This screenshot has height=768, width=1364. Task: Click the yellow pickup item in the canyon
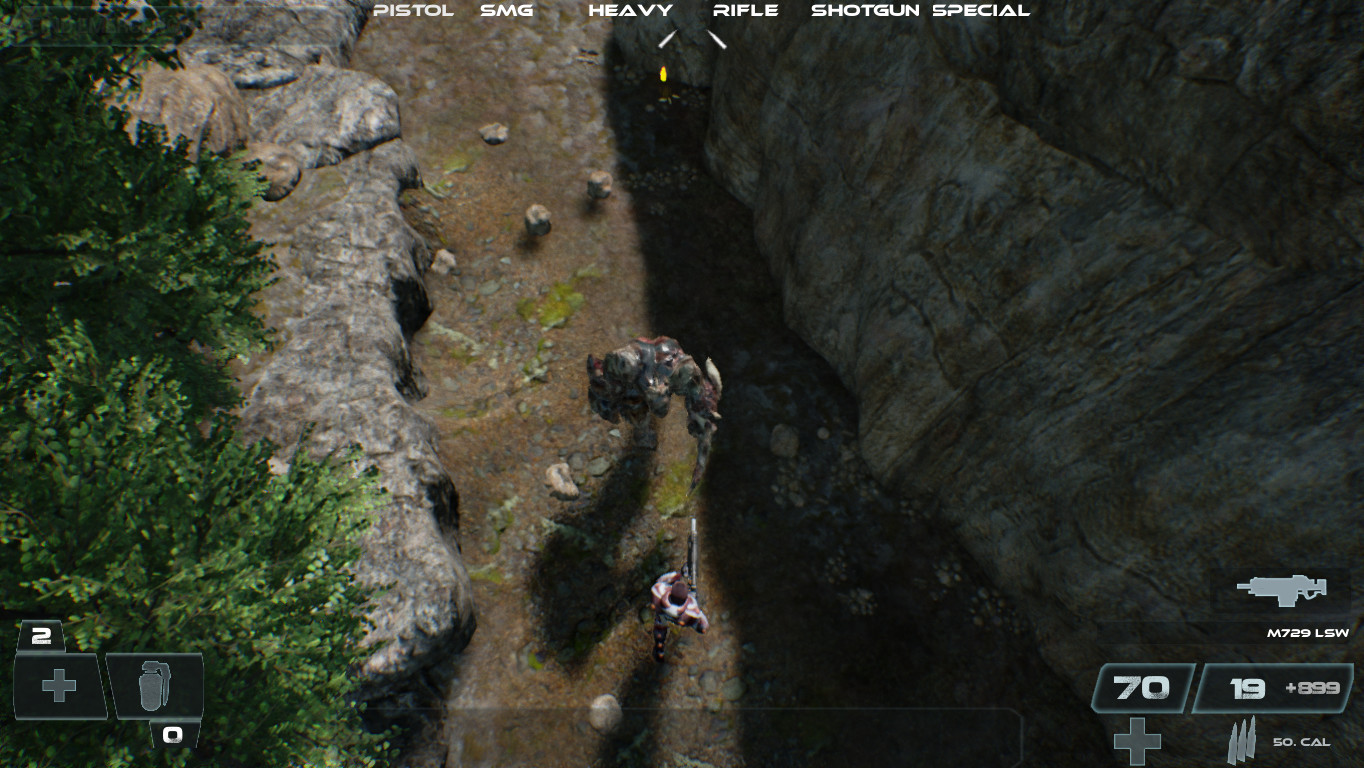(x=663, y=73)
